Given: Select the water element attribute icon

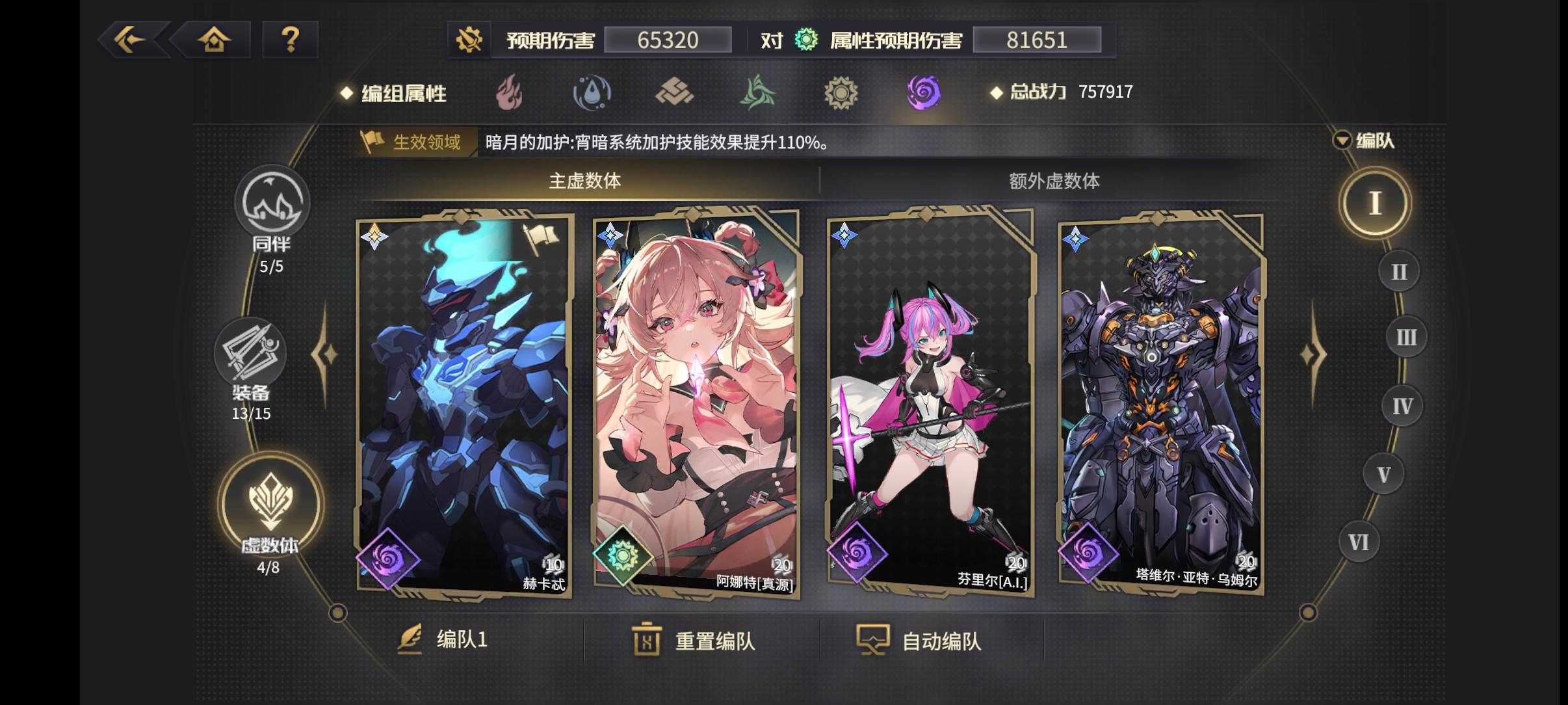Looking at the screenshot, I should point(593,93).
